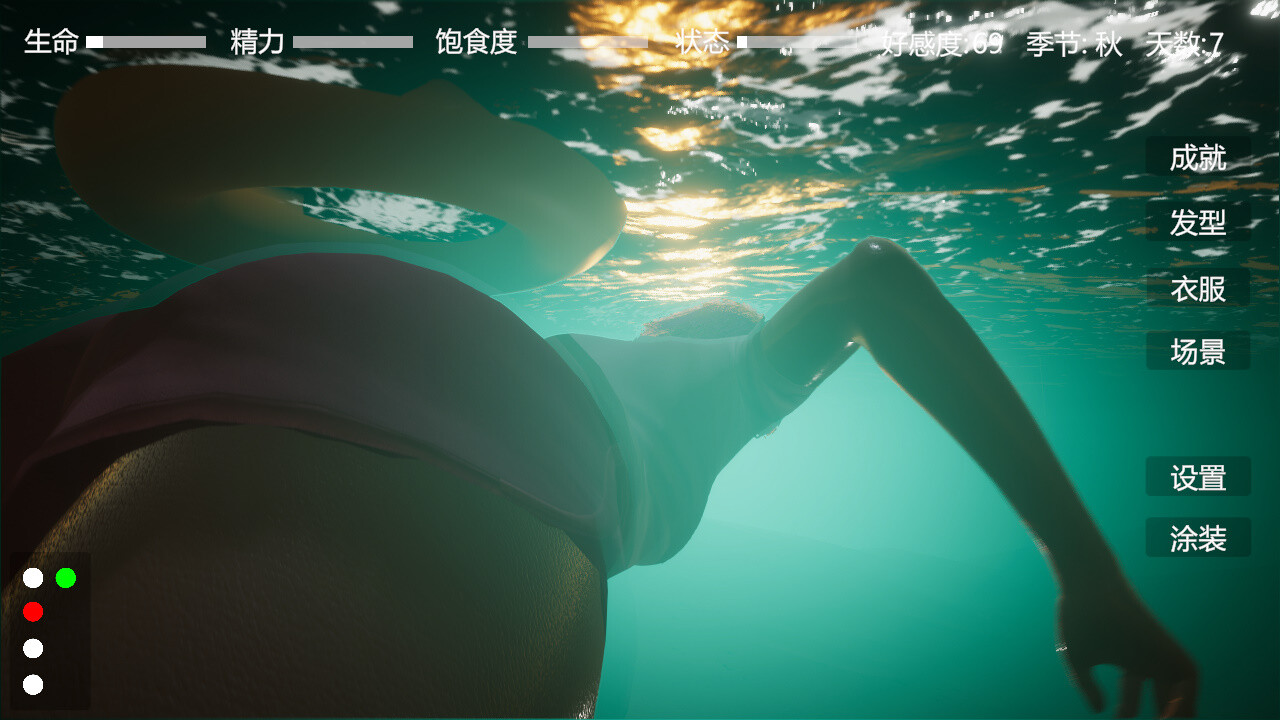The image size is (1280, 720).
Task: Toggle the red status light on the panel
Action: (x=33, y=612)
